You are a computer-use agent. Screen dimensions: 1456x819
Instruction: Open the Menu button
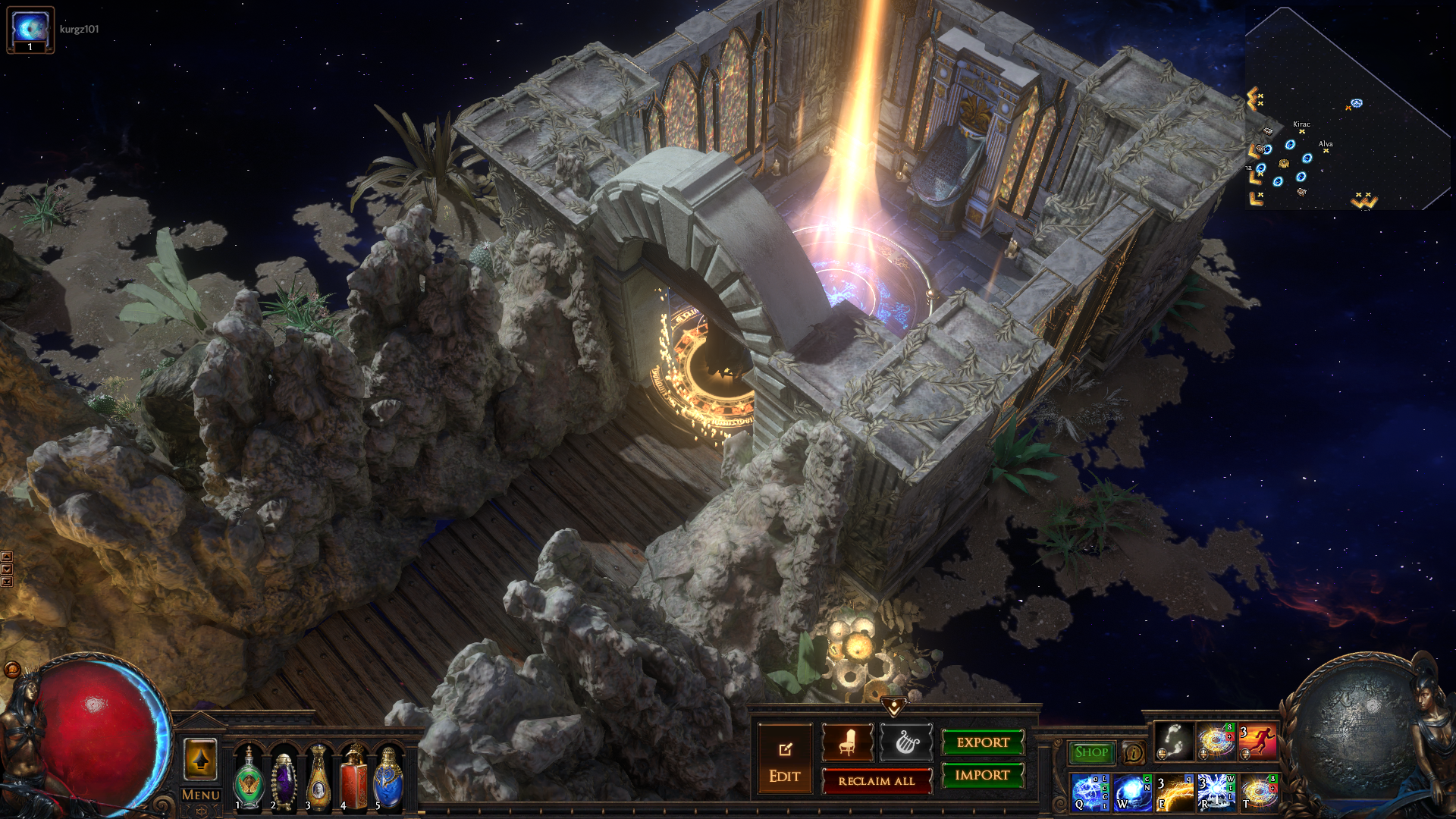[x=200, y=795]
